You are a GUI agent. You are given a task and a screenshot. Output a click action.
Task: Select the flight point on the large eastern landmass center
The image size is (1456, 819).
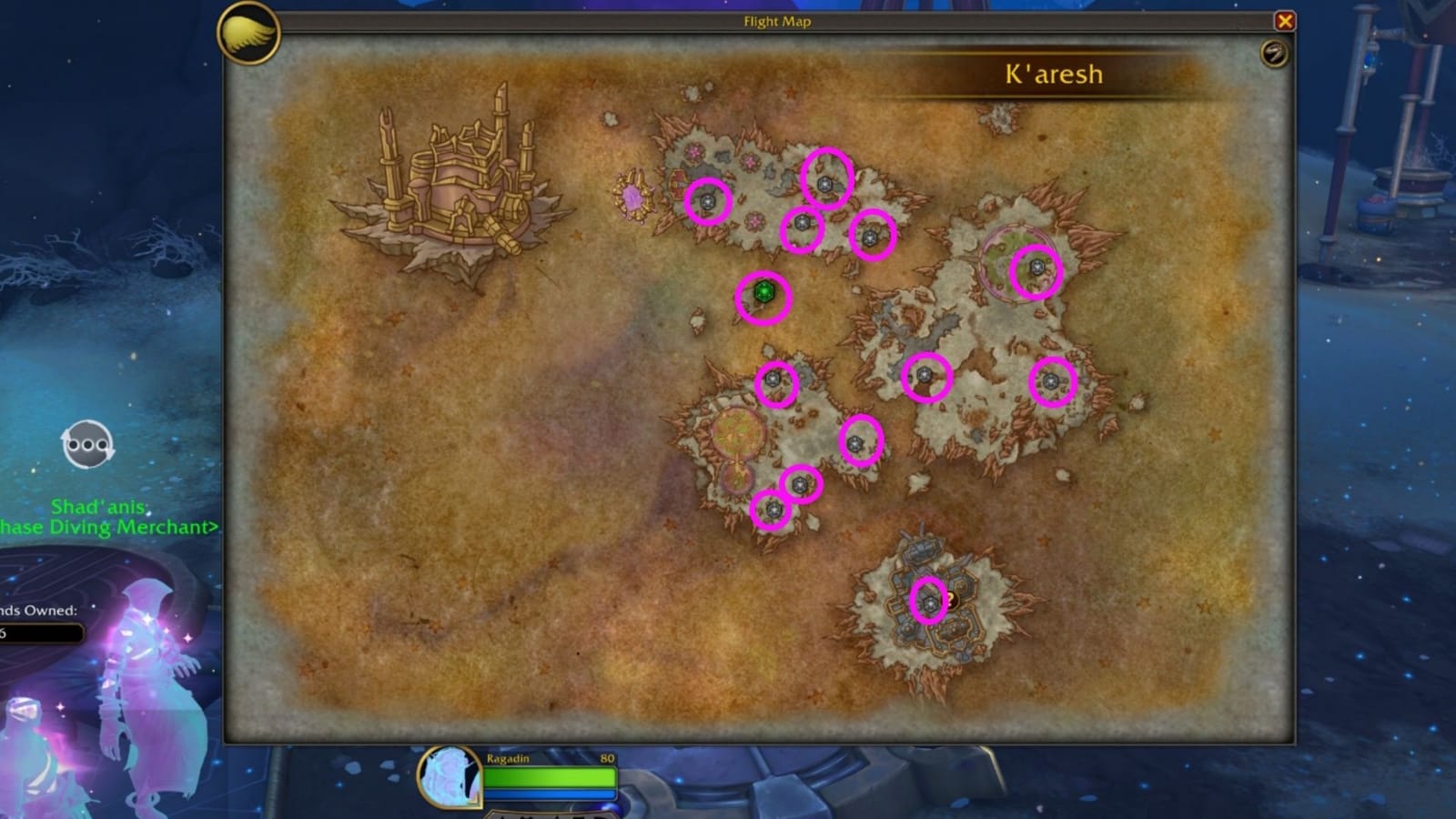925,375
